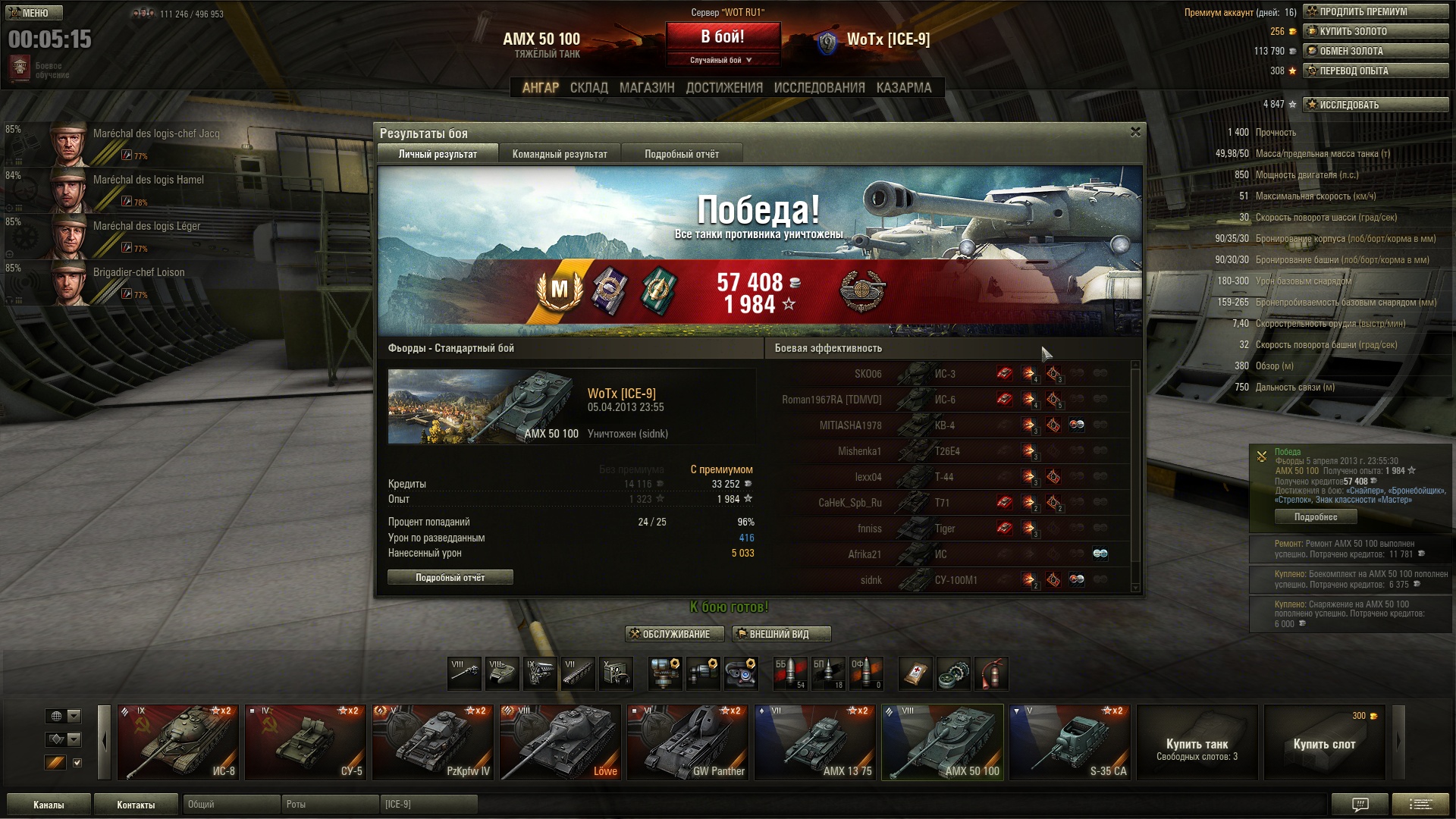Select the Löwe tank in carousel
Viewport: 1456px width, 819px height.
pos(560,742)
